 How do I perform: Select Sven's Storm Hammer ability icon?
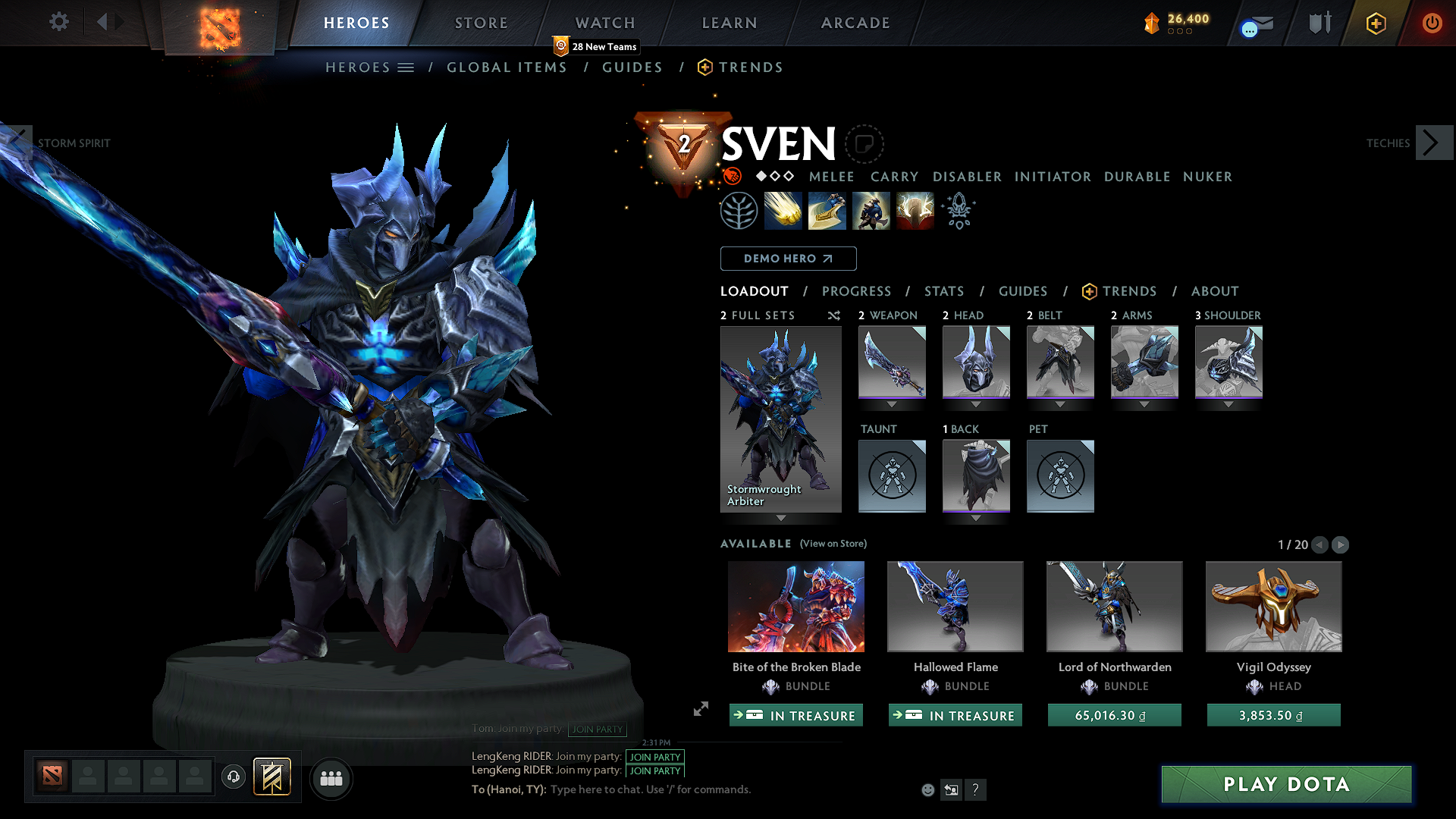point(783,210)
